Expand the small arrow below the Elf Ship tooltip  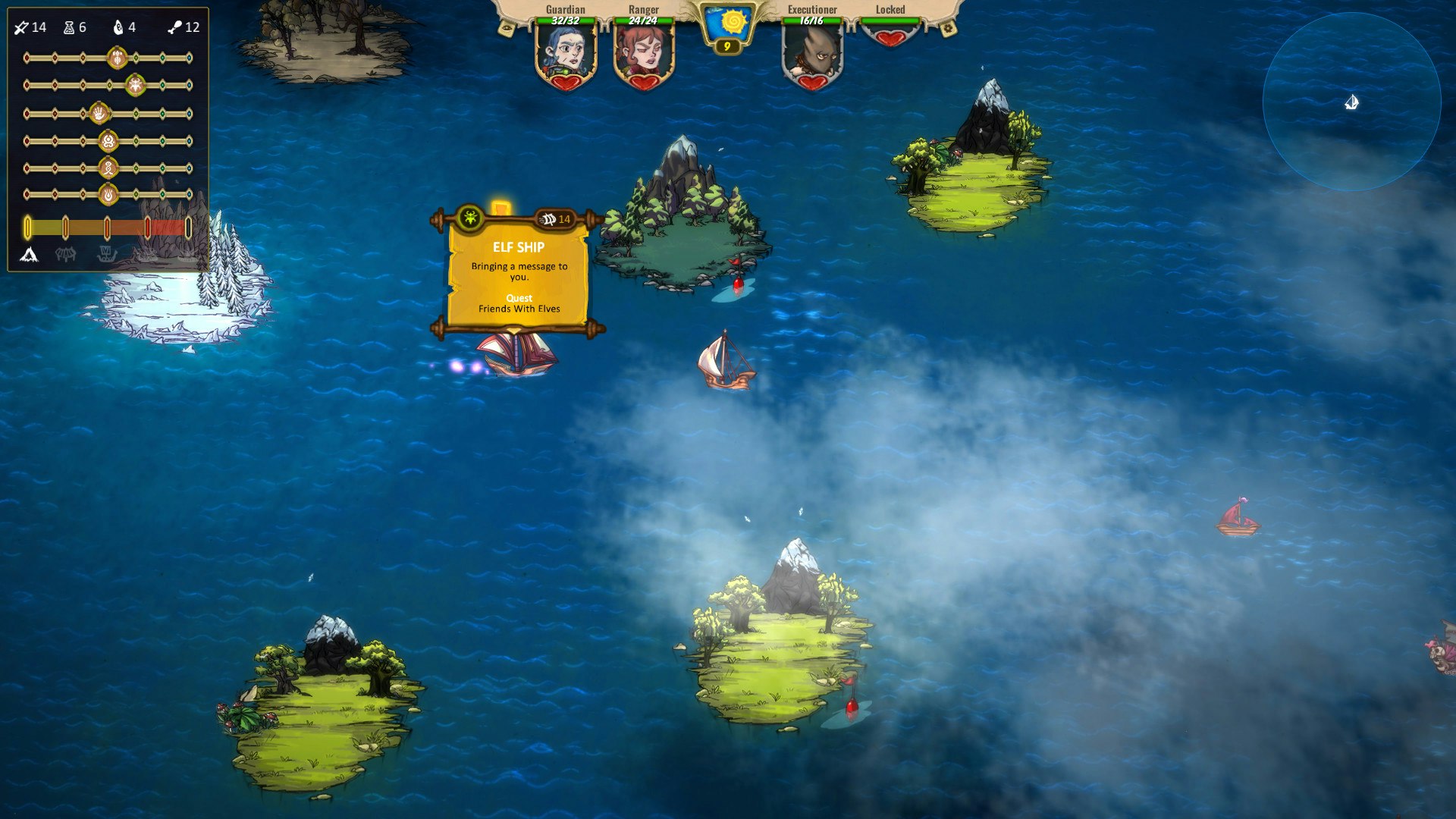click(513, 330)
